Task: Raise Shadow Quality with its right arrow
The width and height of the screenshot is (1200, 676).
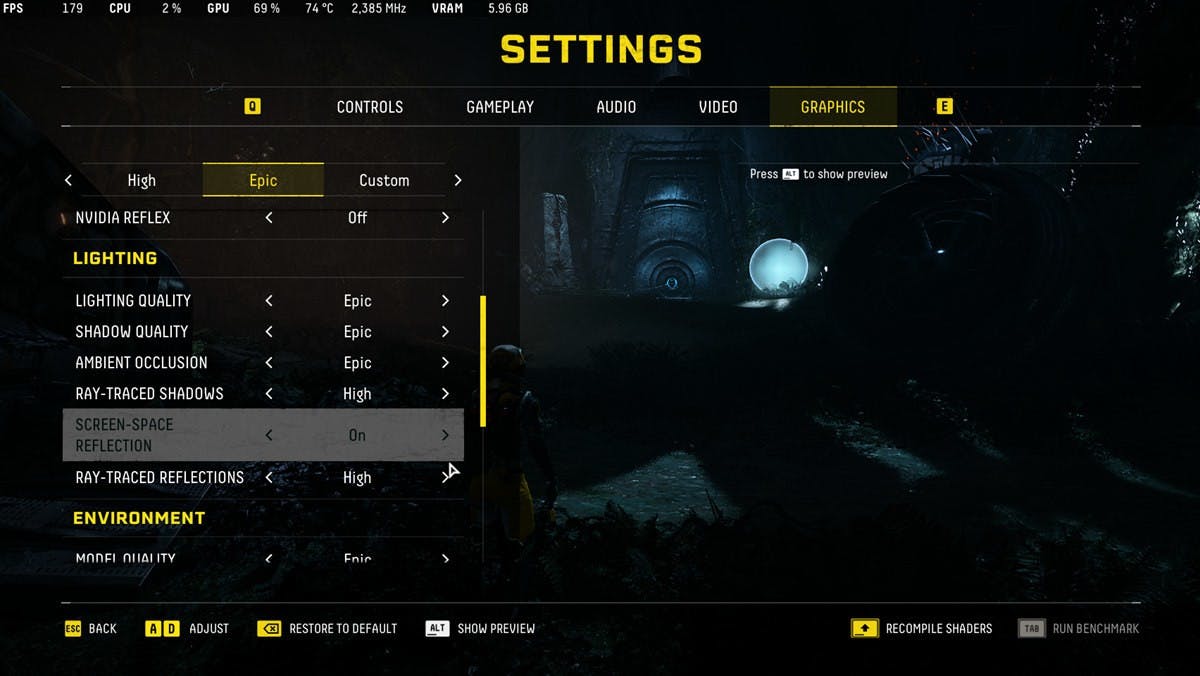Action: pos(445,332)
